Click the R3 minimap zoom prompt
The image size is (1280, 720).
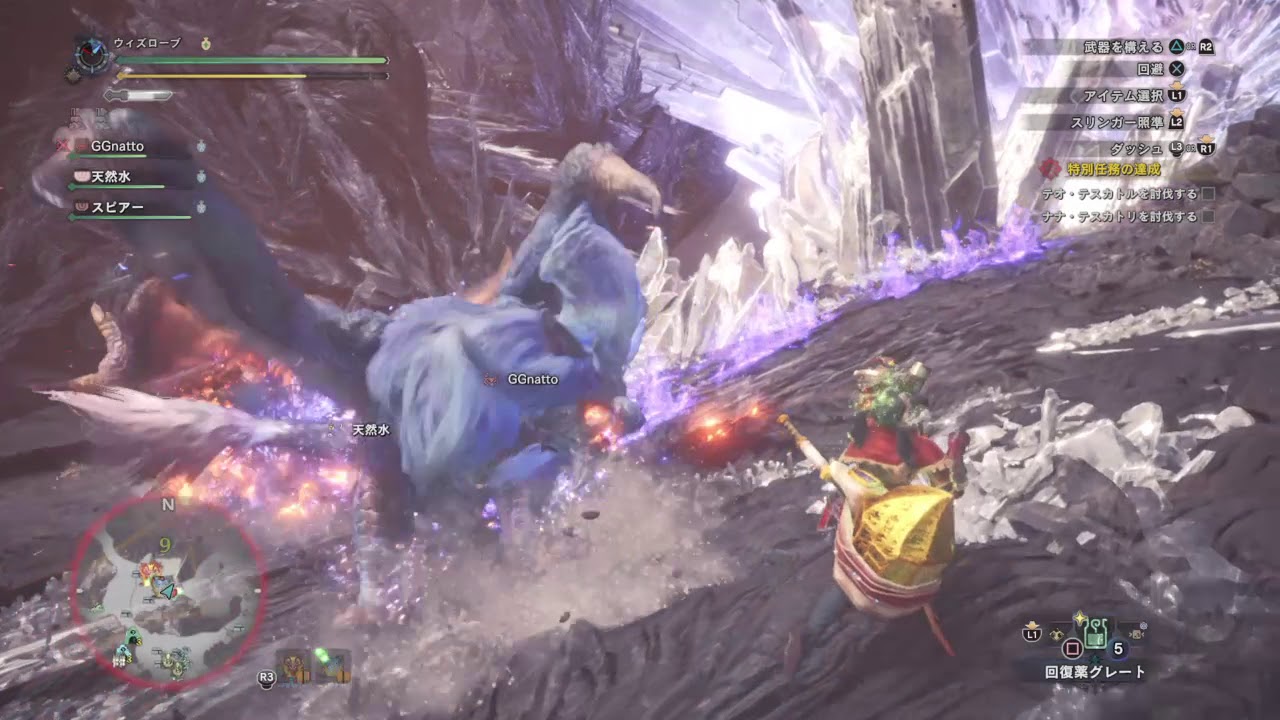point(265,676)
